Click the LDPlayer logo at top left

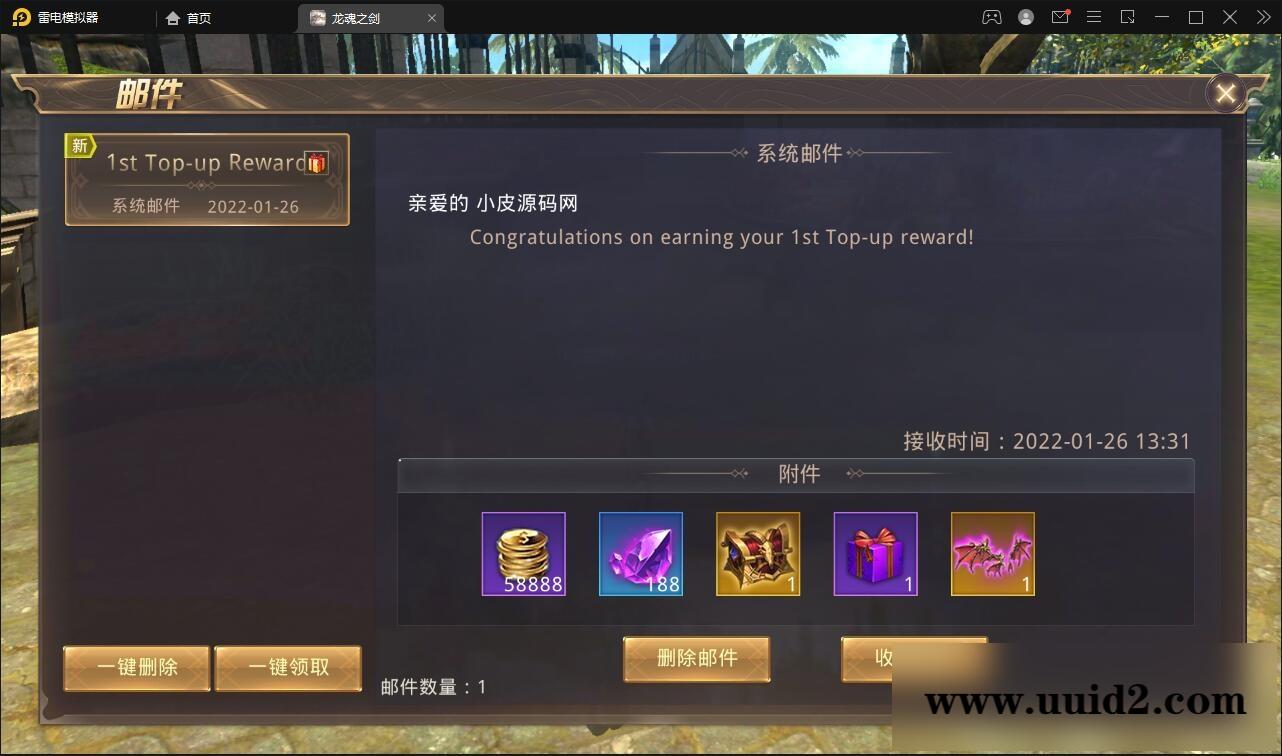point(22,17)
